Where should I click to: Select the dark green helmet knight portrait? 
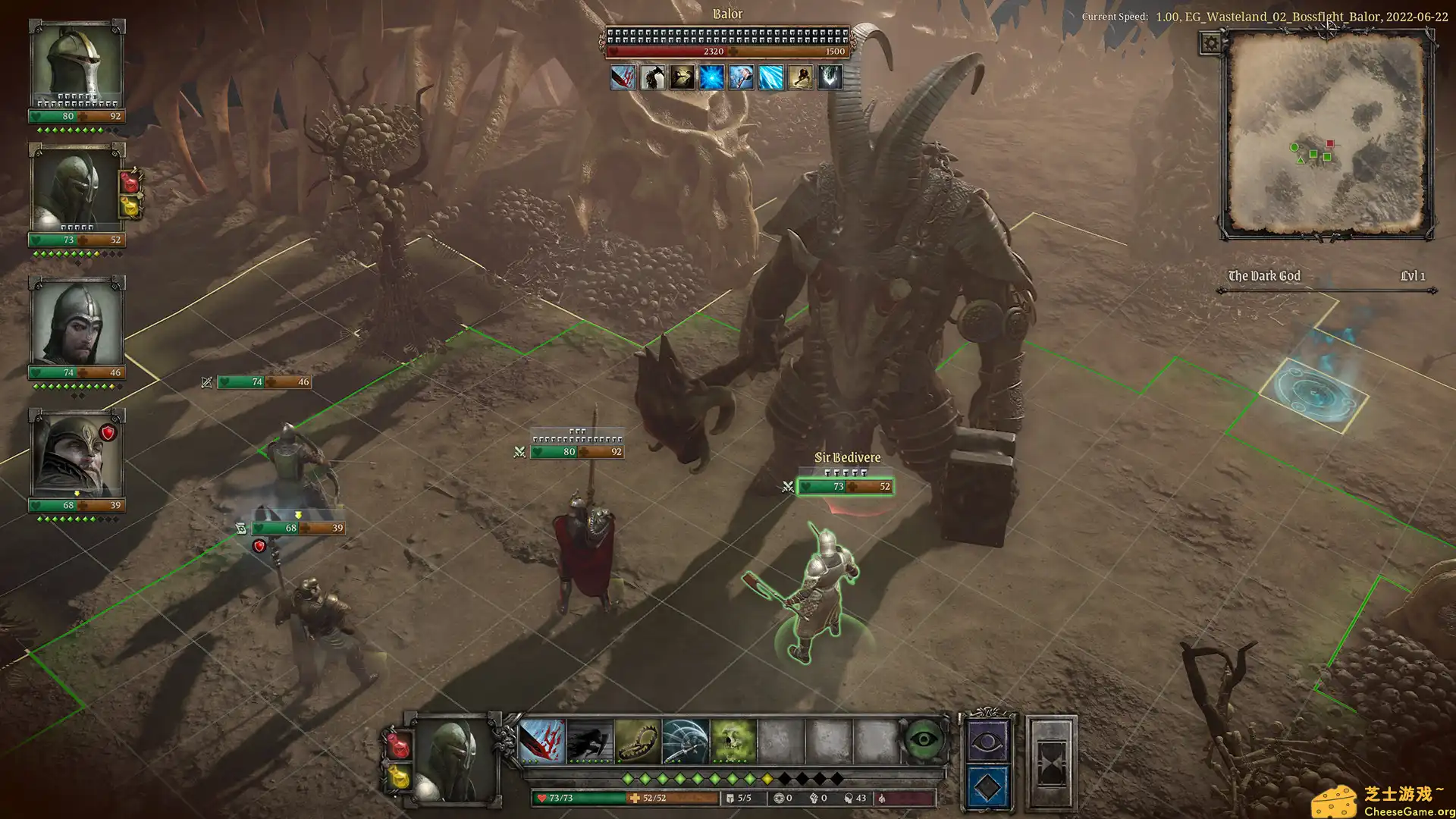coord(76,190)
